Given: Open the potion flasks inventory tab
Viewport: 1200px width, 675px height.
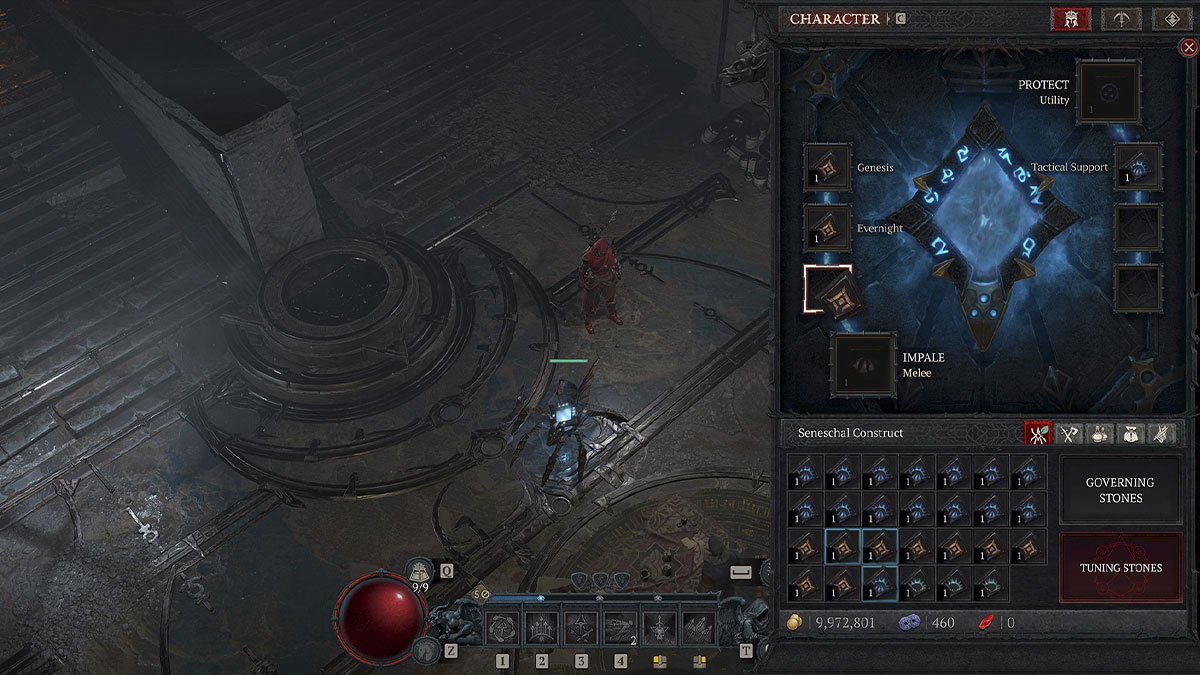Looking at the screenshot, I should pos(1100,433).
